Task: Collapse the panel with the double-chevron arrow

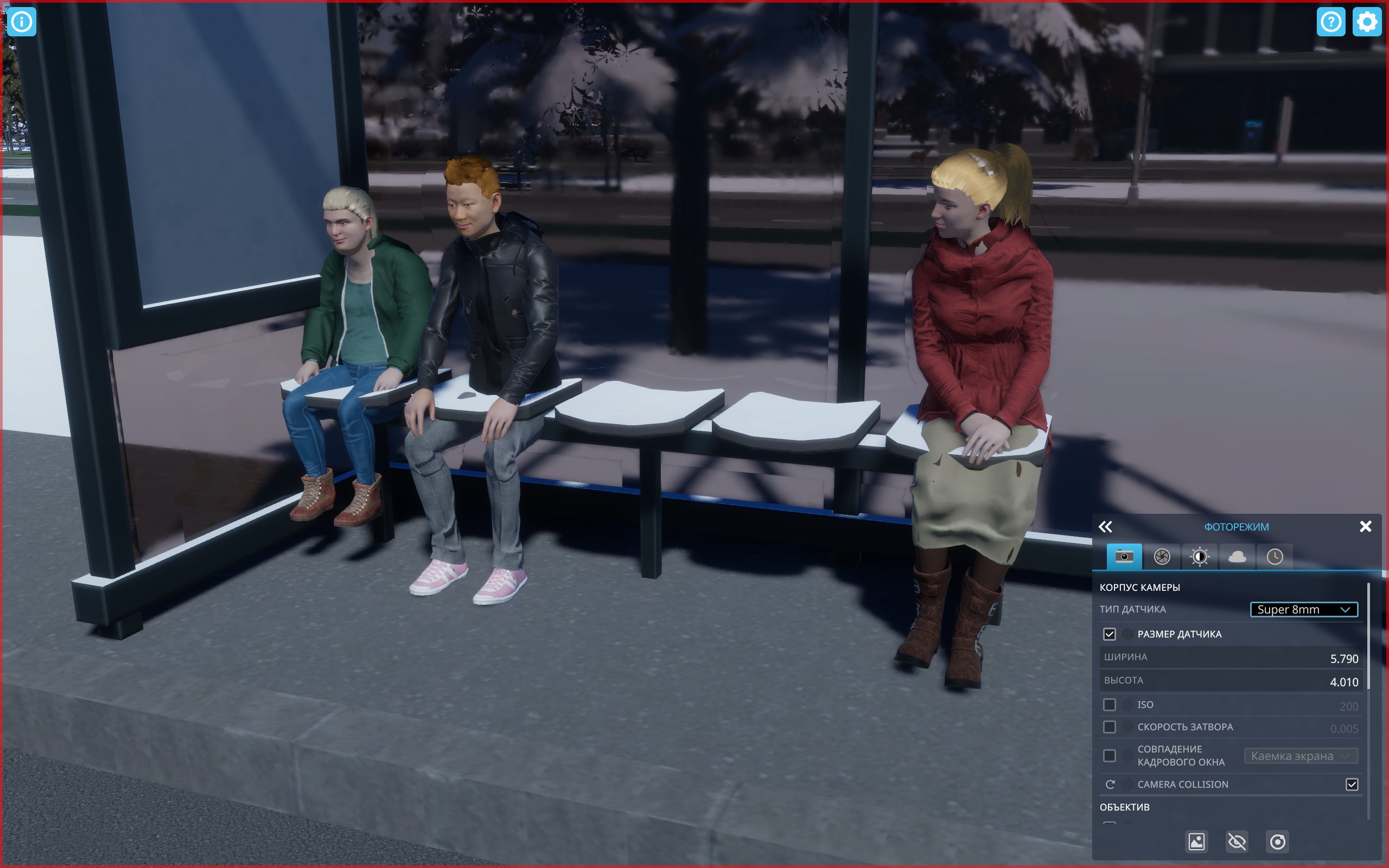Action: coord(1107,526)
